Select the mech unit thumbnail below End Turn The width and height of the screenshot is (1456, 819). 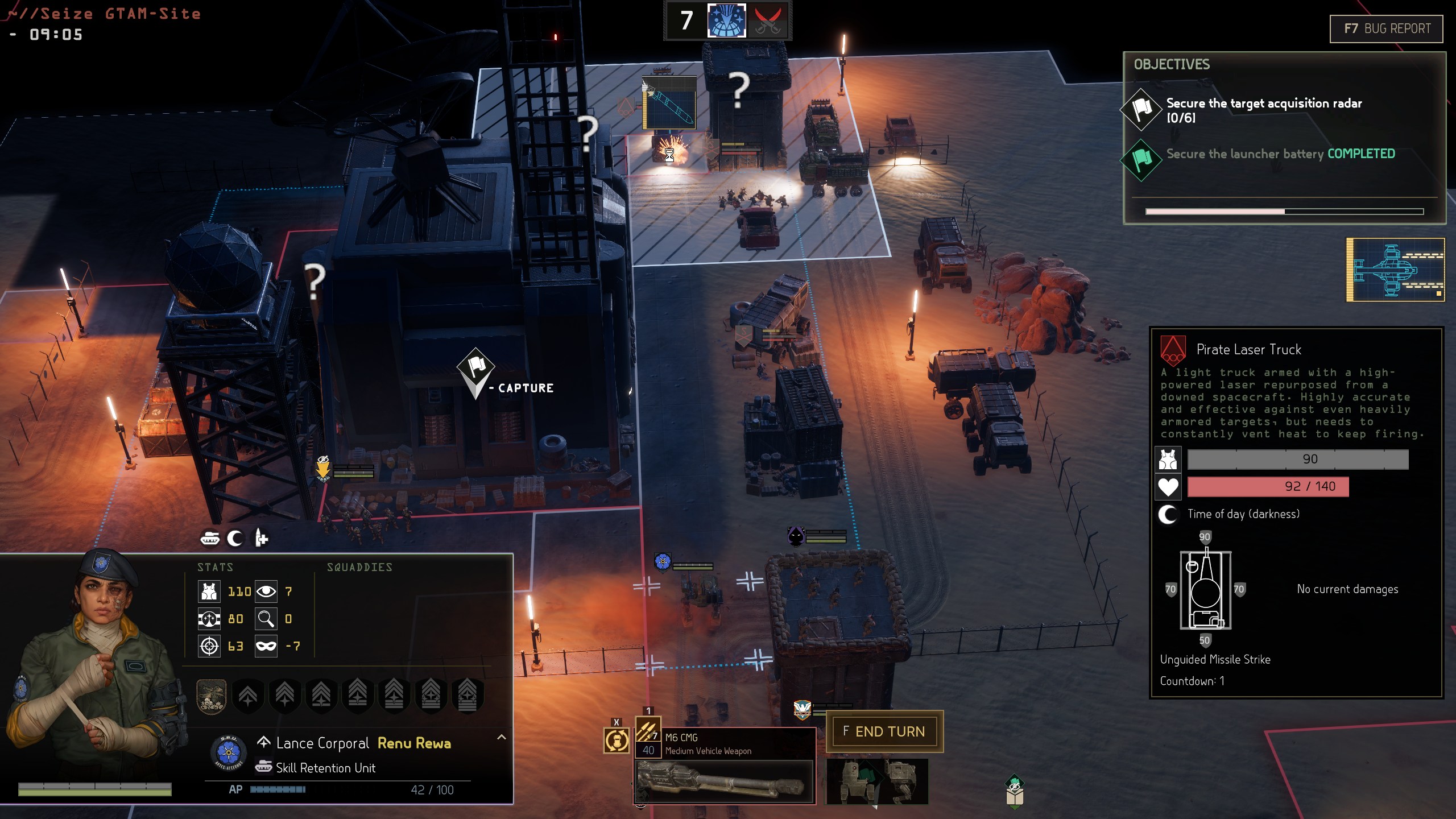876,781
